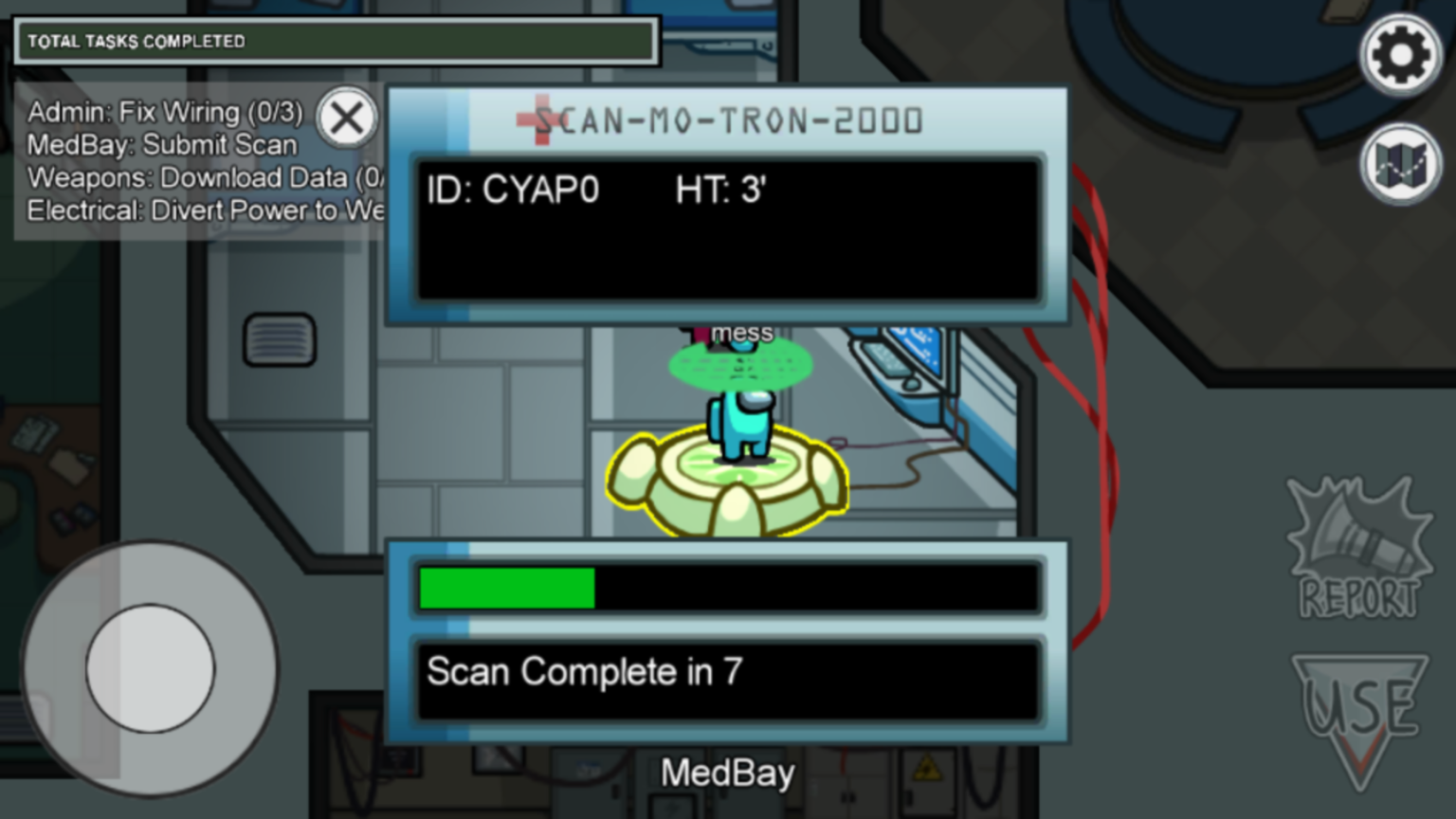Tap the Use button
Viewport: 1456px width, 819px height.
click(x=1359, y=715)
